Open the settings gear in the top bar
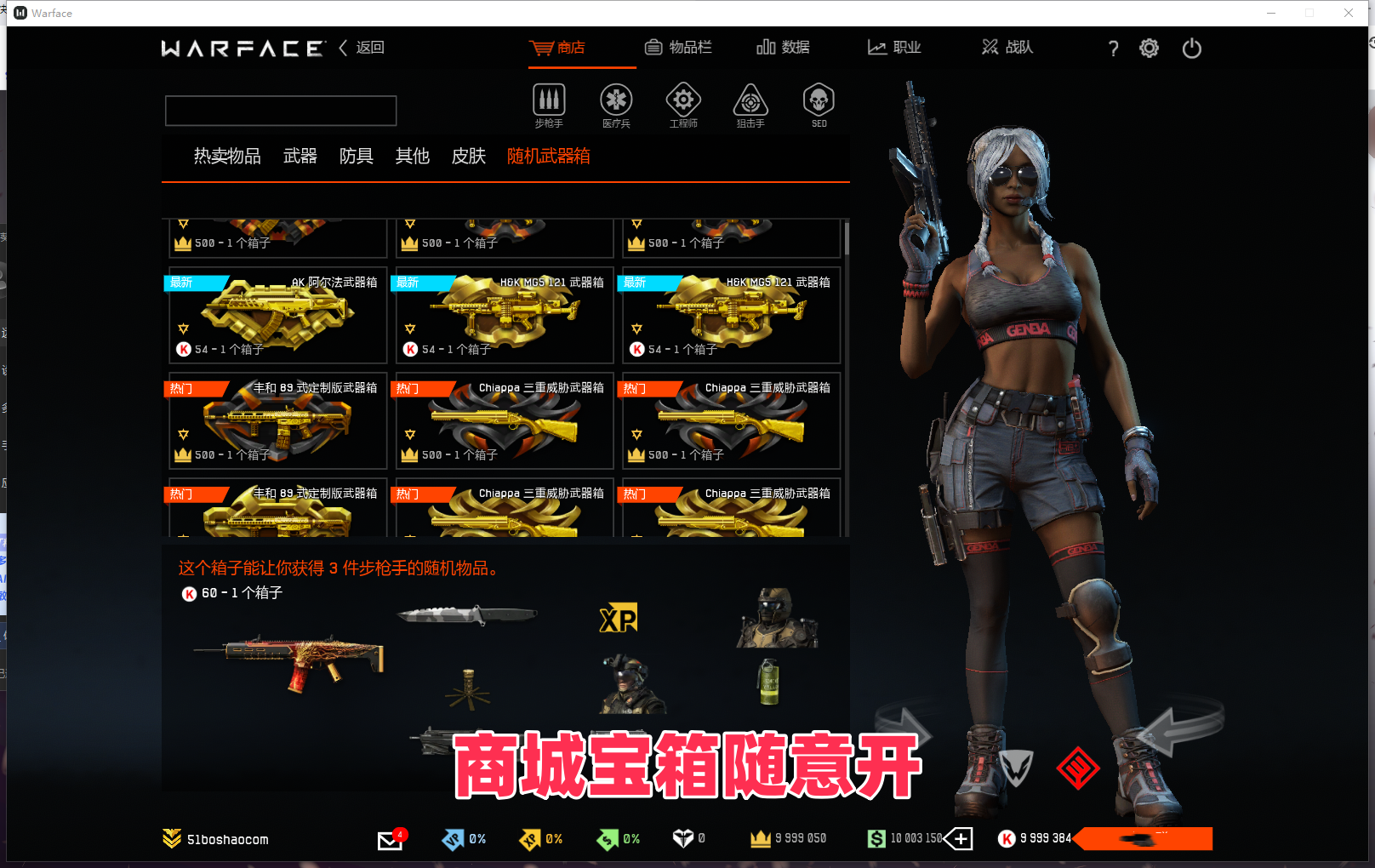This screenshot has width=1375, height=868. (1149, 48)
